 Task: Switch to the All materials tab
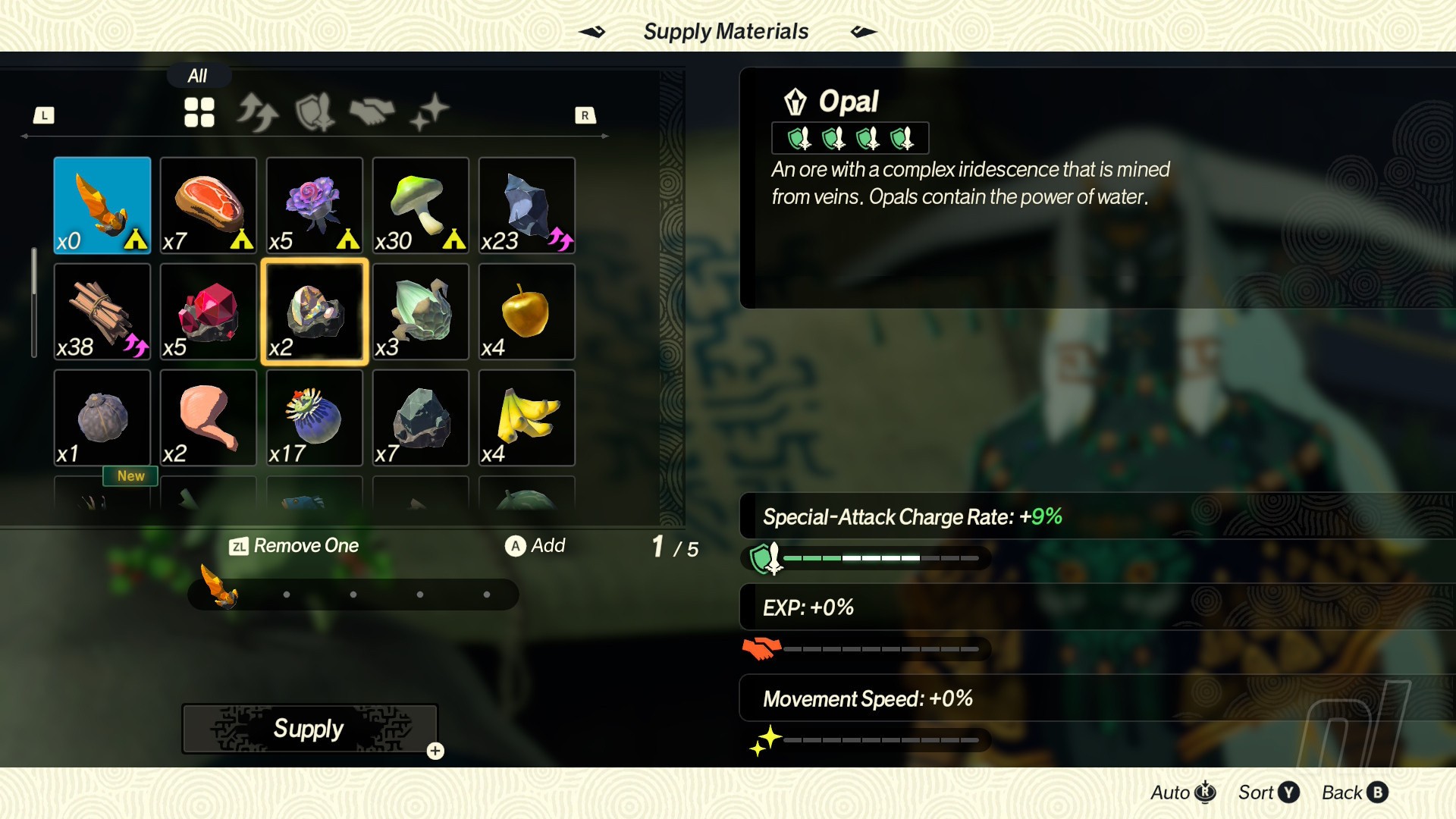click(x=199, y=112)
